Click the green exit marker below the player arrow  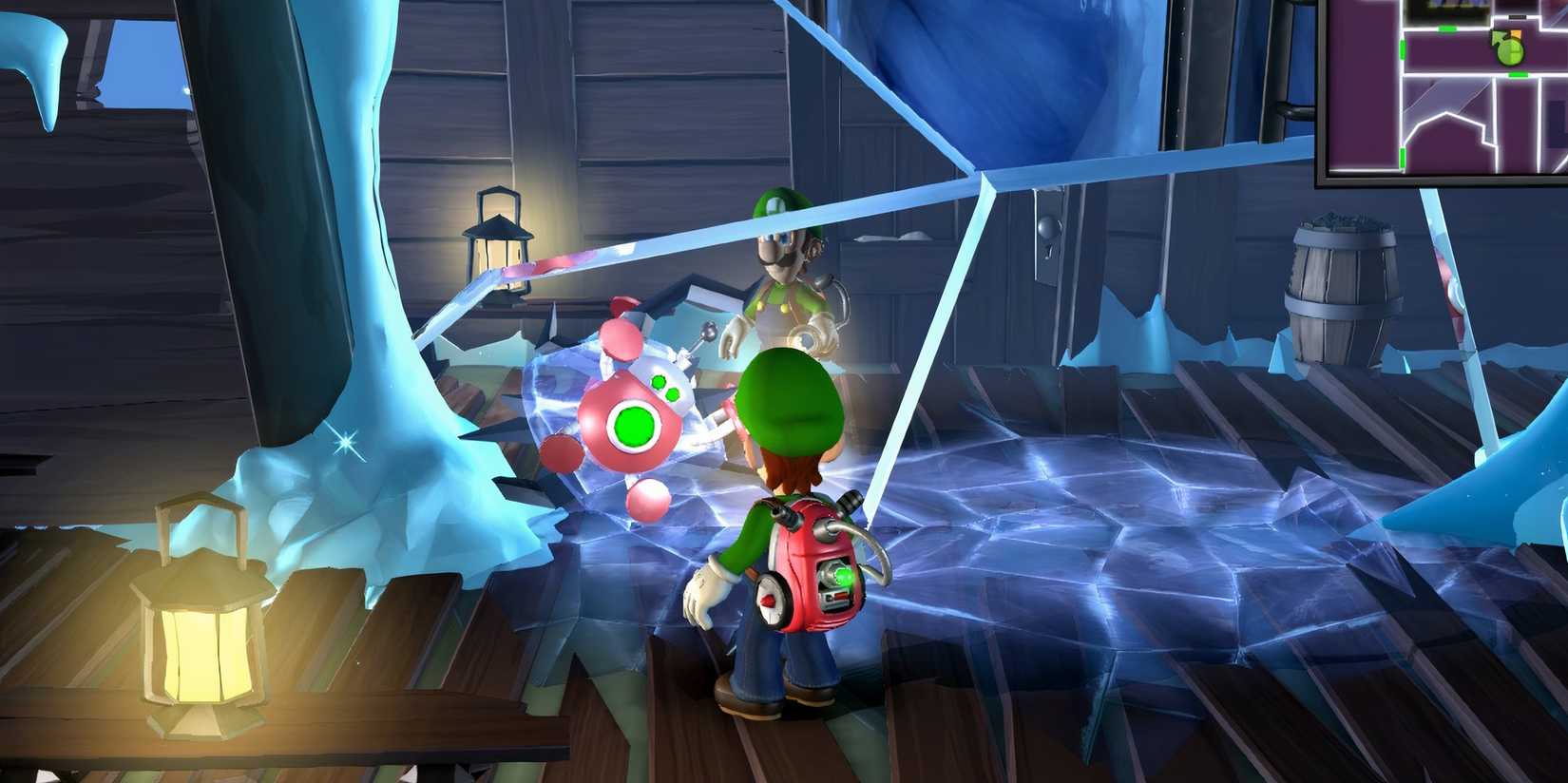point(1517,74)
